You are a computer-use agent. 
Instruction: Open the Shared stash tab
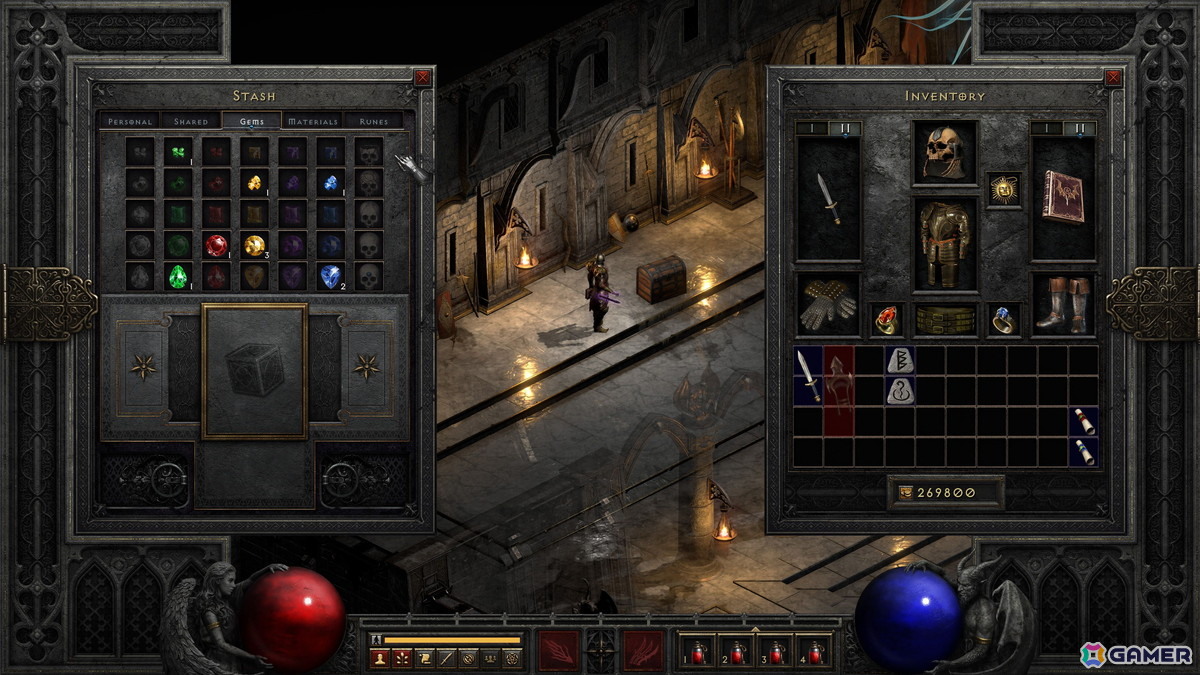click(191, 121)
